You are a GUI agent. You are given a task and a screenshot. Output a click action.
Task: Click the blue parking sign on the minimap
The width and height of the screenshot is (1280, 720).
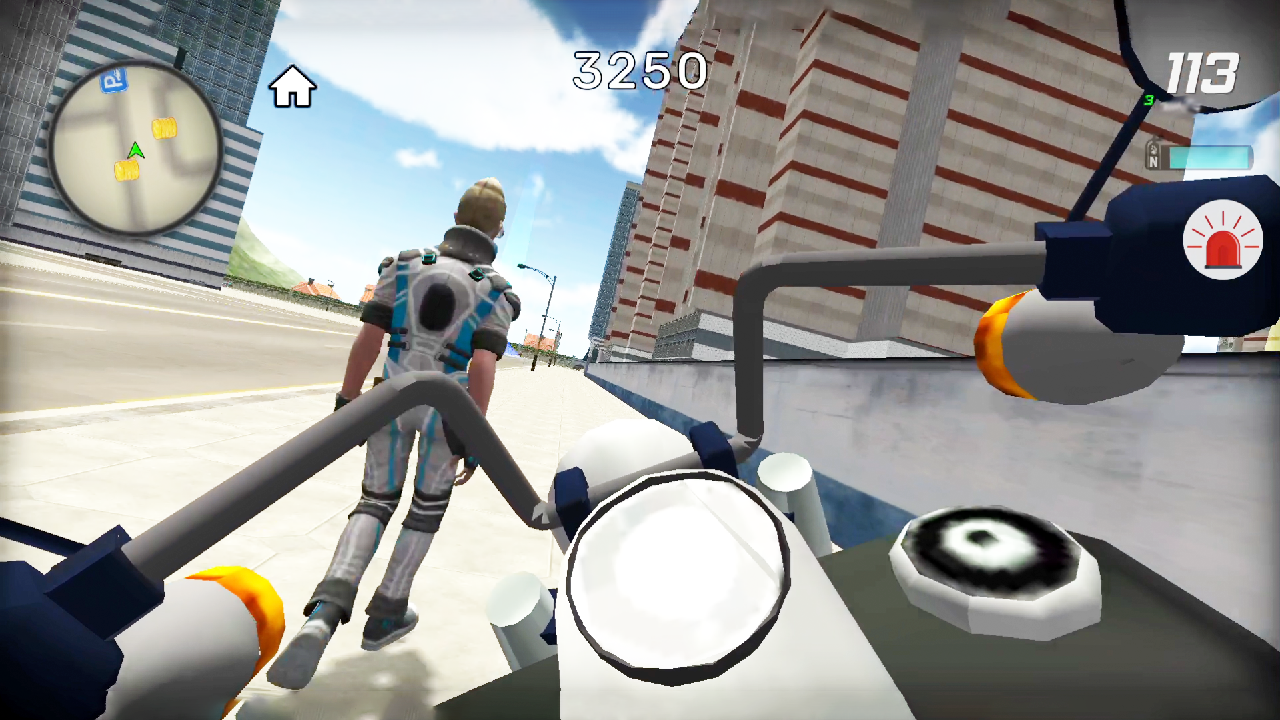pos(113,80)
